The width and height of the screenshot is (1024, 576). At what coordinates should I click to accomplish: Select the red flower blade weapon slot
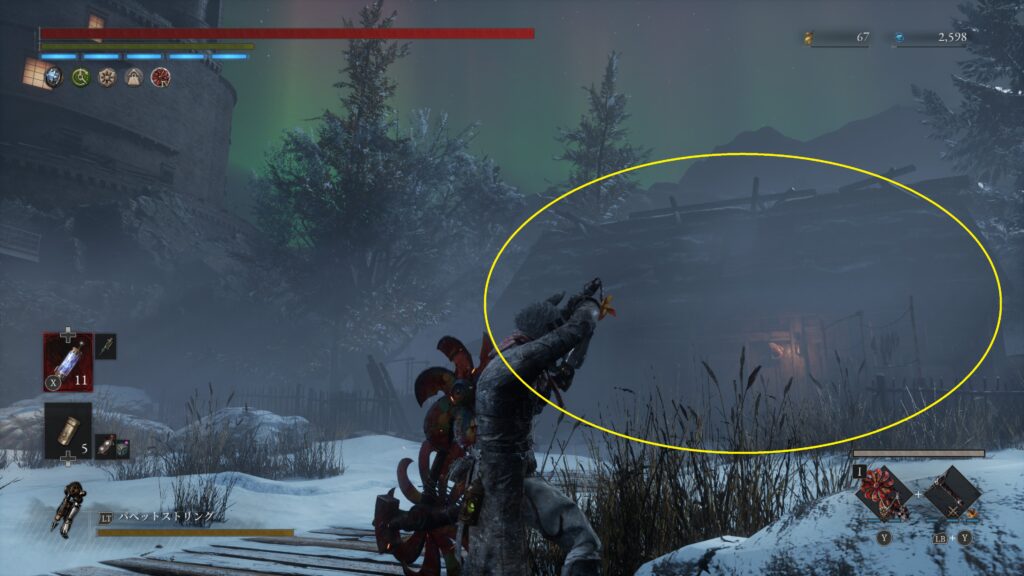(884, 493)
